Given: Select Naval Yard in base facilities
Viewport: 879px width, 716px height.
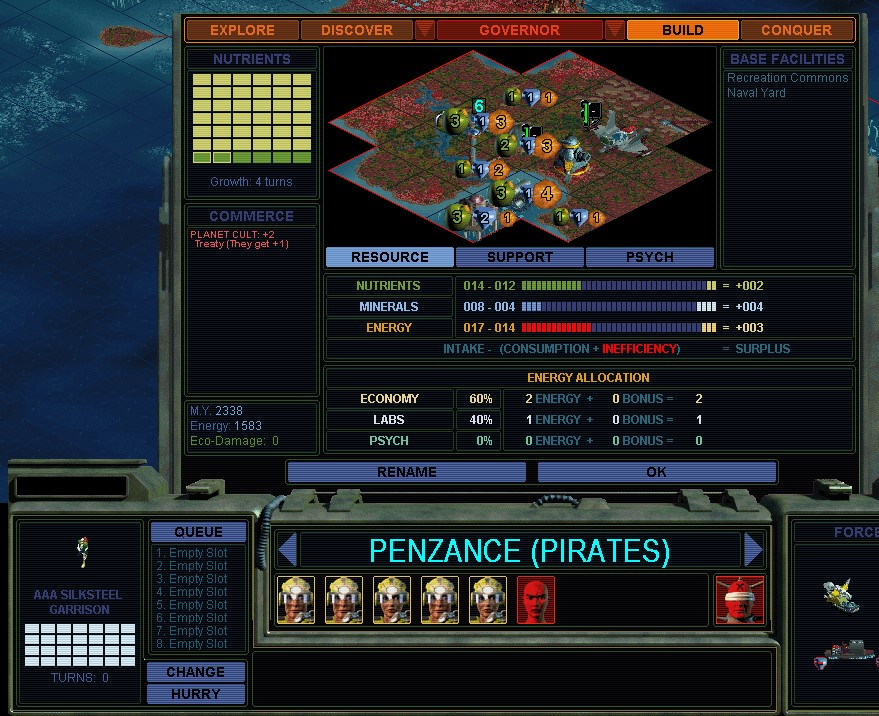Looking at the screenshot, I should point(756,93).
